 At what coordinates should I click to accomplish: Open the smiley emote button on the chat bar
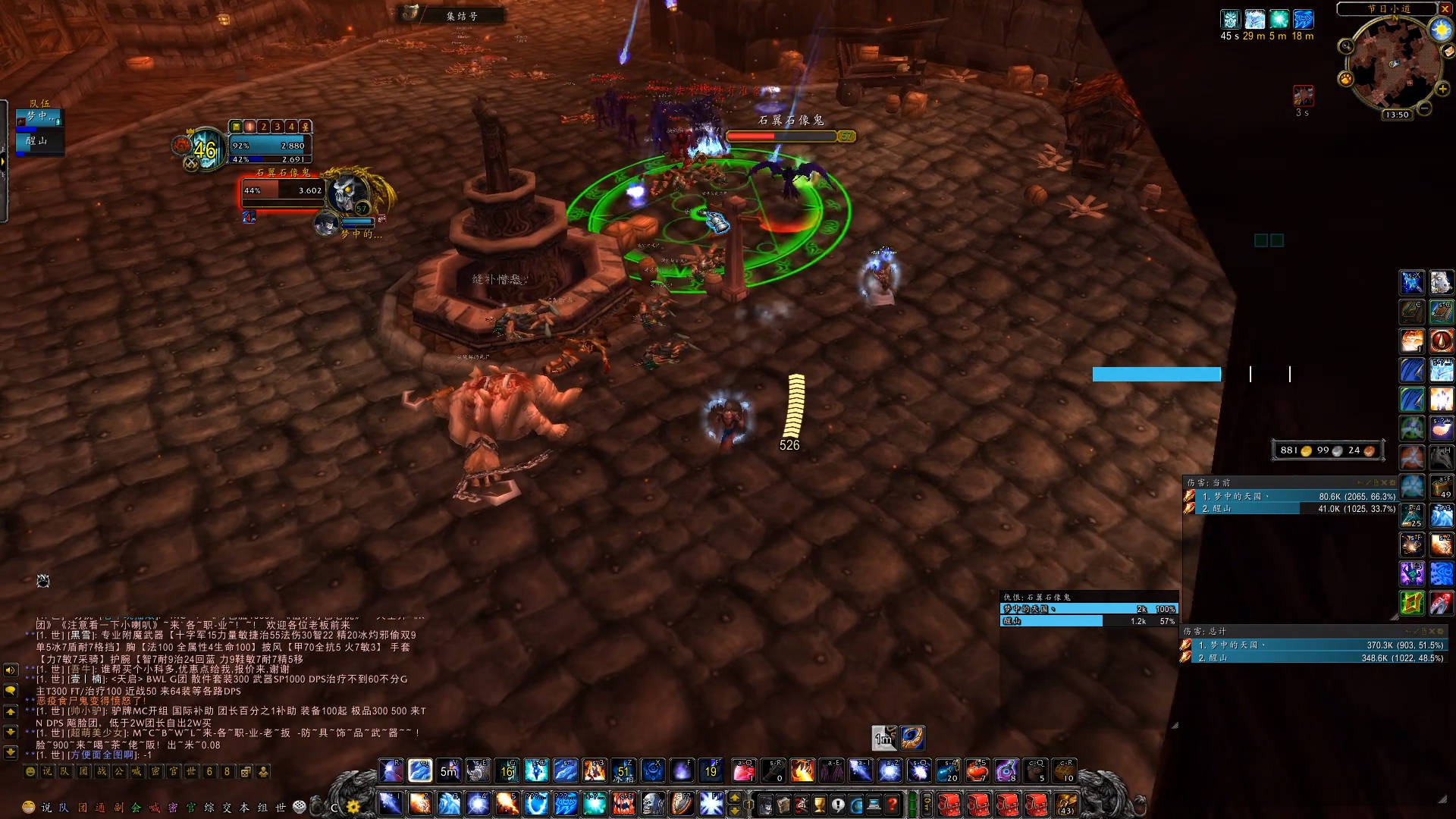(29, 807)
